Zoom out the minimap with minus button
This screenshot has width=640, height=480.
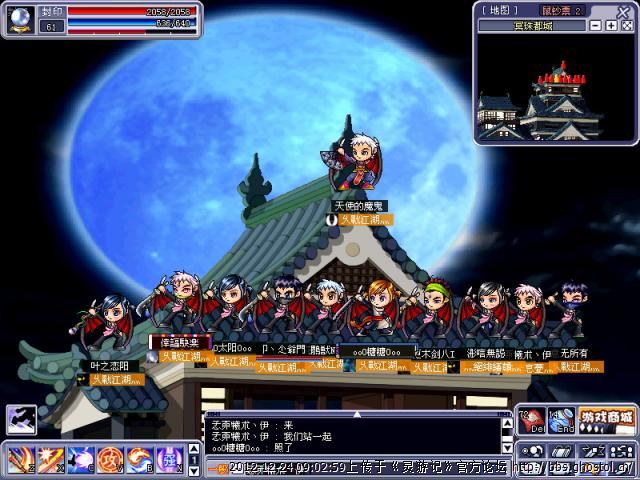[x=596, y=25]
